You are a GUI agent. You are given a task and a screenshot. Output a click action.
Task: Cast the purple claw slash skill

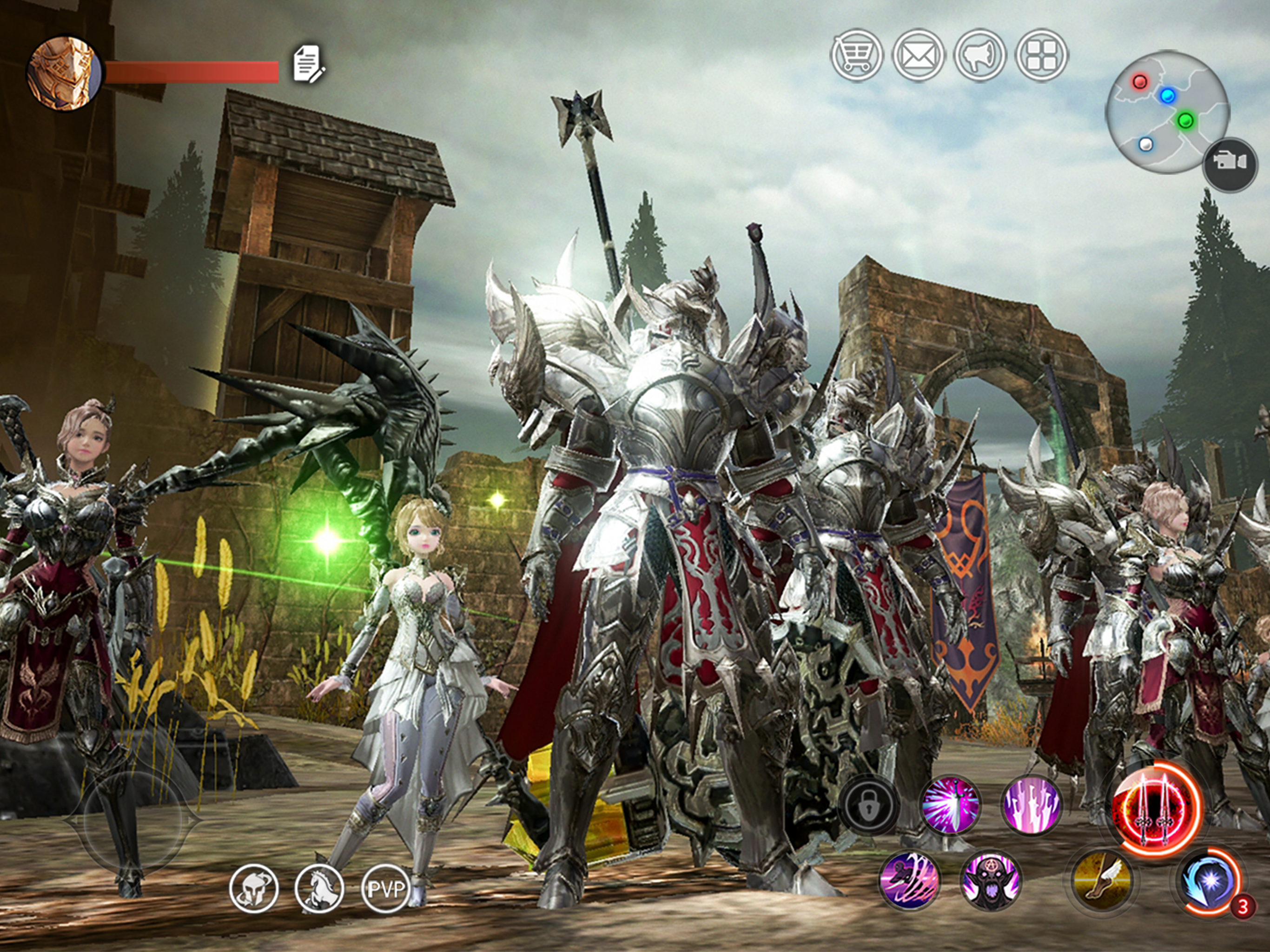(910, 881)
